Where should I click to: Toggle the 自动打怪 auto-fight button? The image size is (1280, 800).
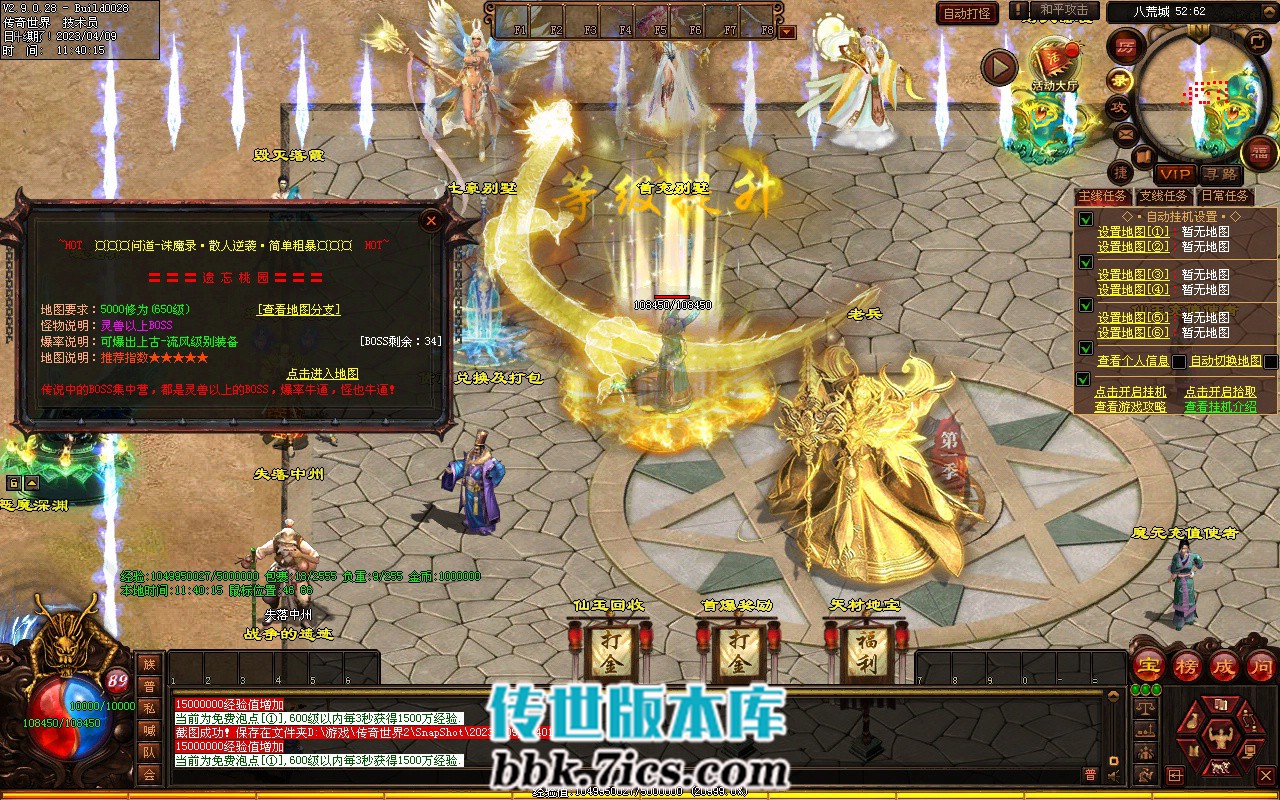coord(967,13)
